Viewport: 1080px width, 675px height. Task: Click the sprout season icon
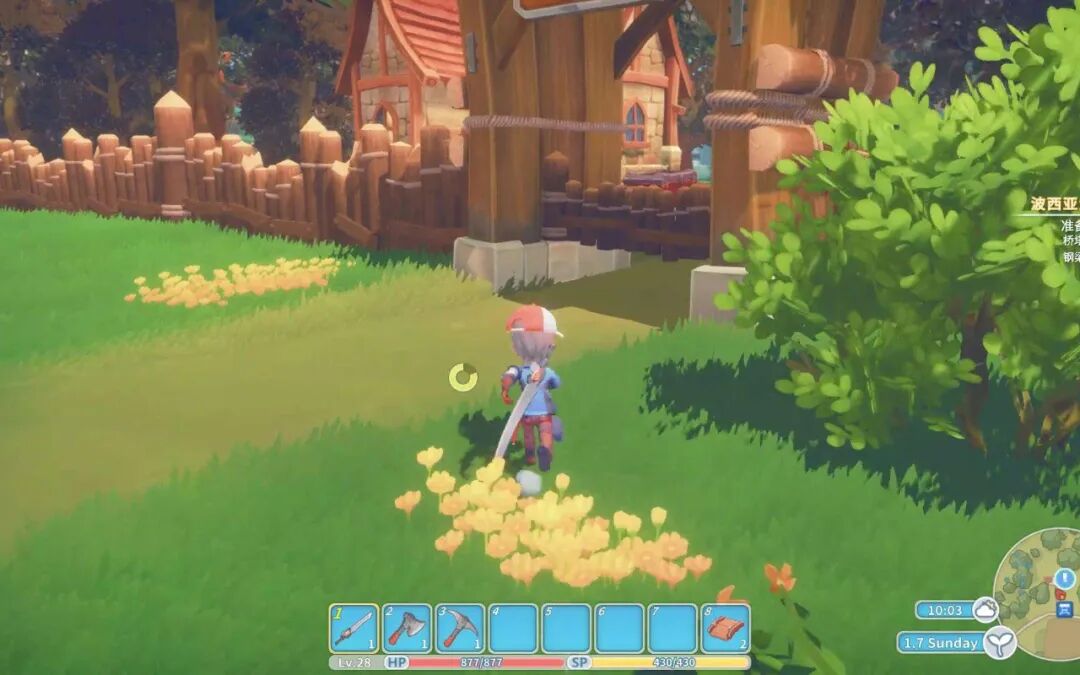click(x=998, y=642)
